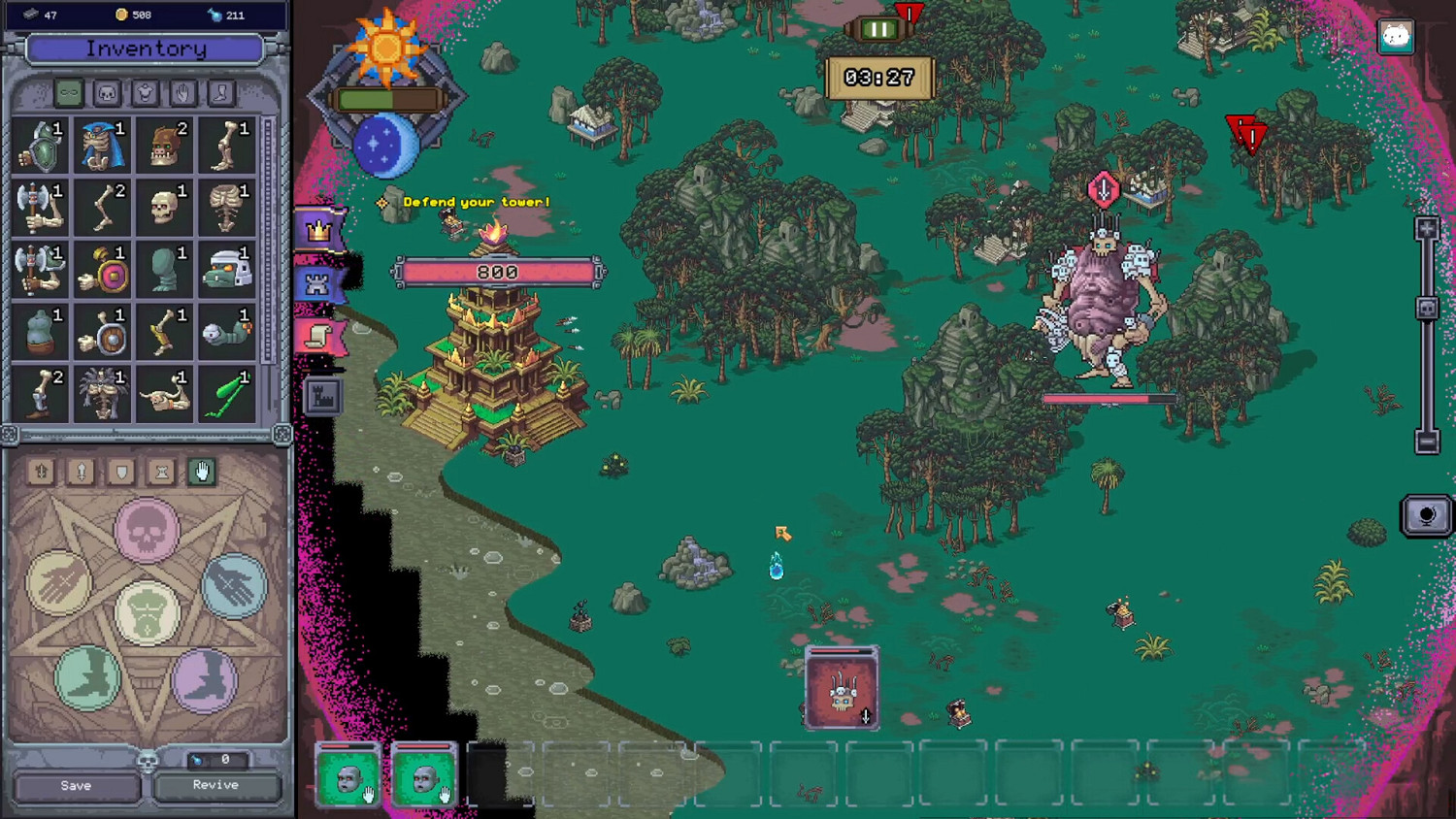This screenshot has width=1456, height=819.
Task: Switch to the boot inventory tab
Action: (220, 94)
